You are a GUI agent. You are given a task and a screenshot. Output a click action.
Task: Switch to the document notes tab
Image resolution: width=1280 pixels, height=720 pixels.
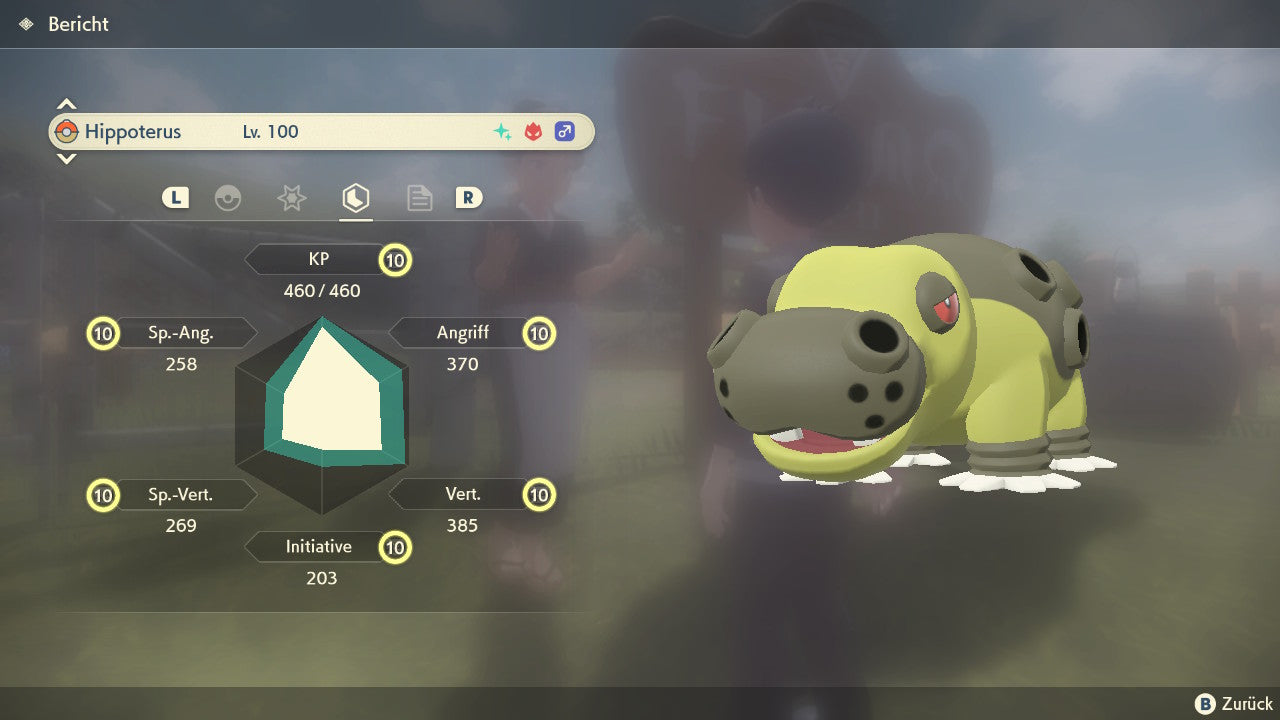pyautogui.click(x=419, y=198)
